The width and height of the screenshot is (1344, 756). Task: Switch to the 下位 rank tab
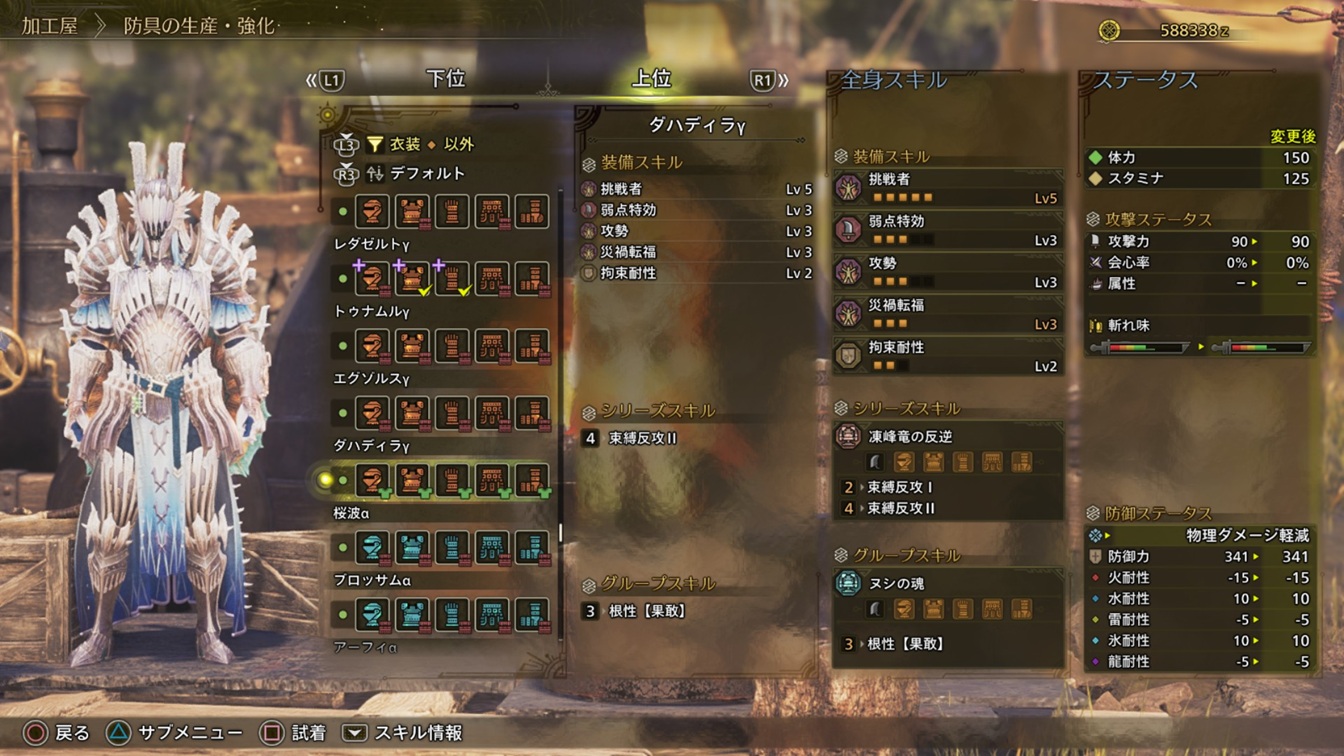click(445, 80)
